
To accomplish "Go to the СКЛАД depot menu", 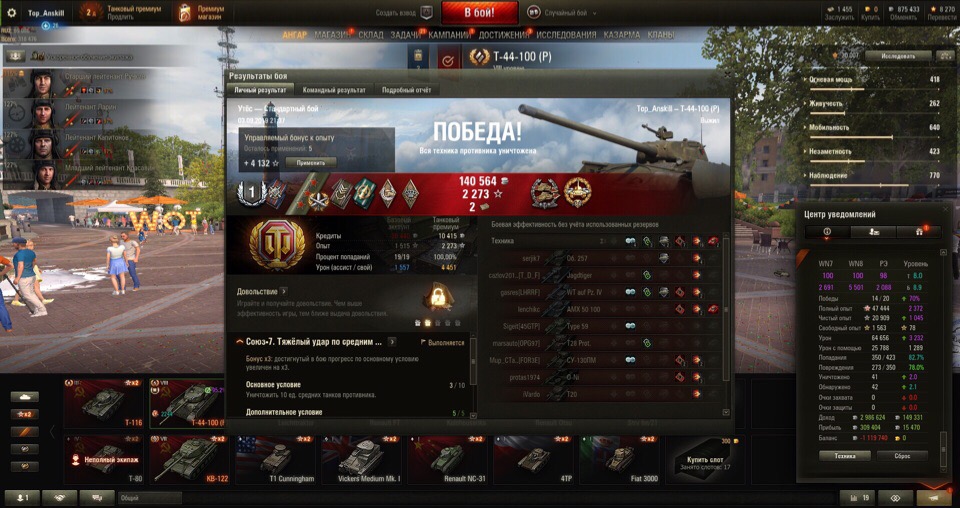I will (x=371, y=35).
